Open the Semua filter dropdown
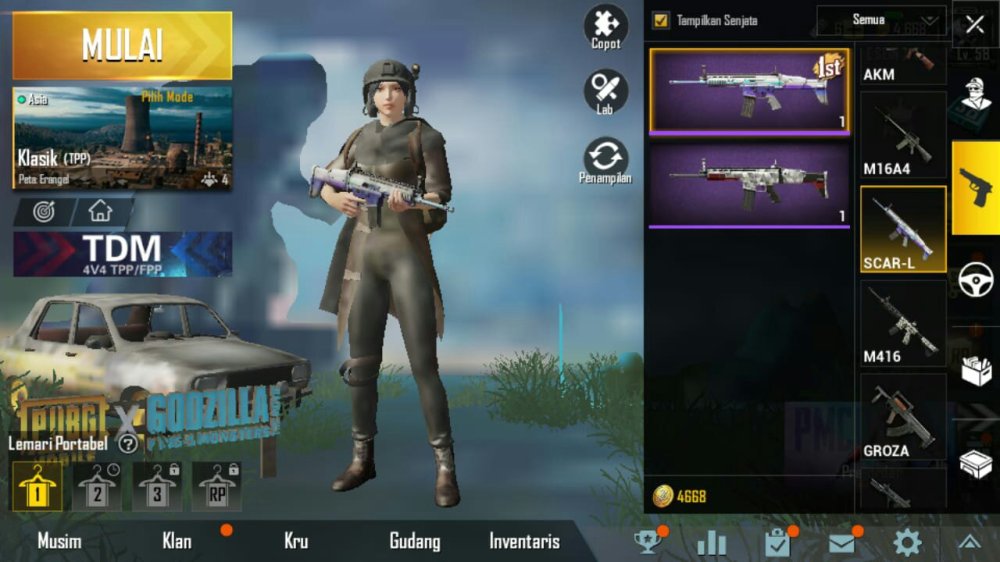1000x562 pixels. tap(881, 19)
